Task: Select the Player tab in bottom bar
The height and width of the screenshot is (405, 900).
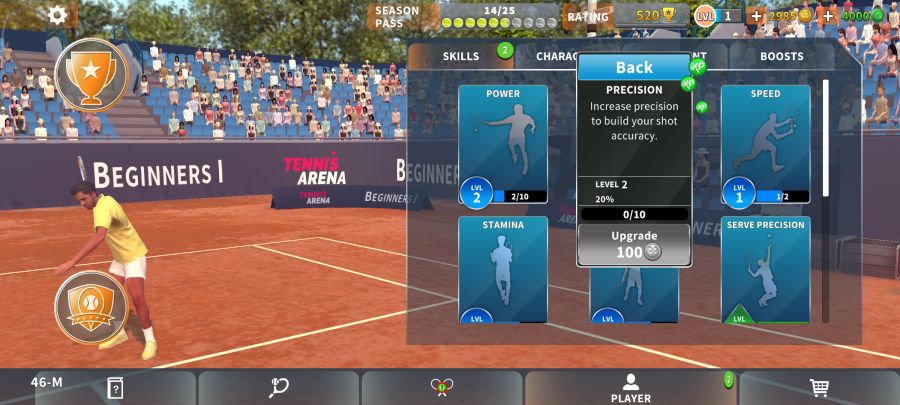Action: click(631, 388)
